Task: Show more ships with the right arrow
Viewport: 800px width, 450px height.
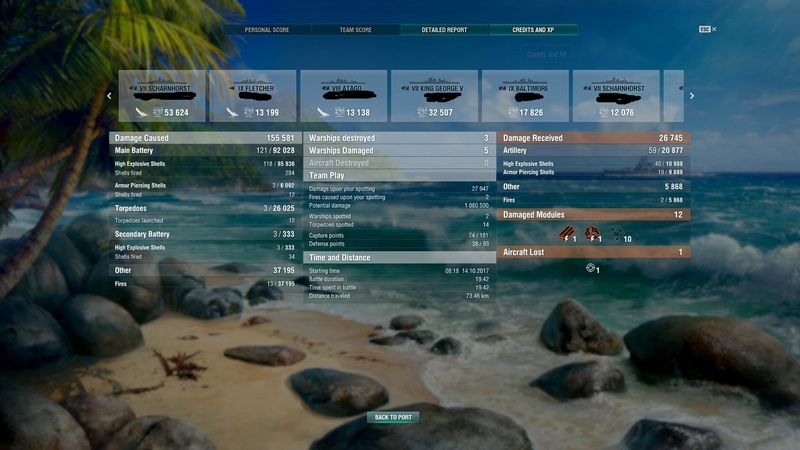Action: point(691,96)
